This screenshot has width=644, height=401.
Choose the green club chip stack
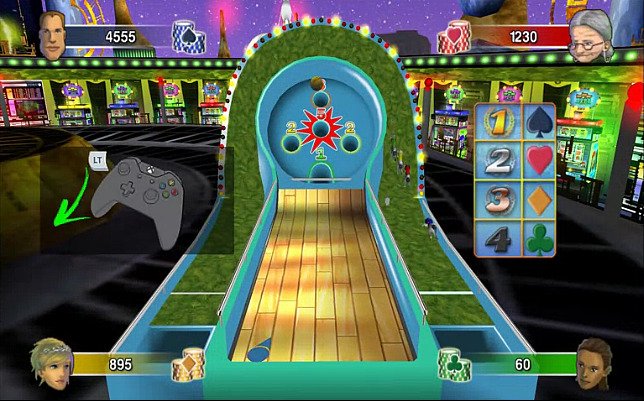point(453,362)
